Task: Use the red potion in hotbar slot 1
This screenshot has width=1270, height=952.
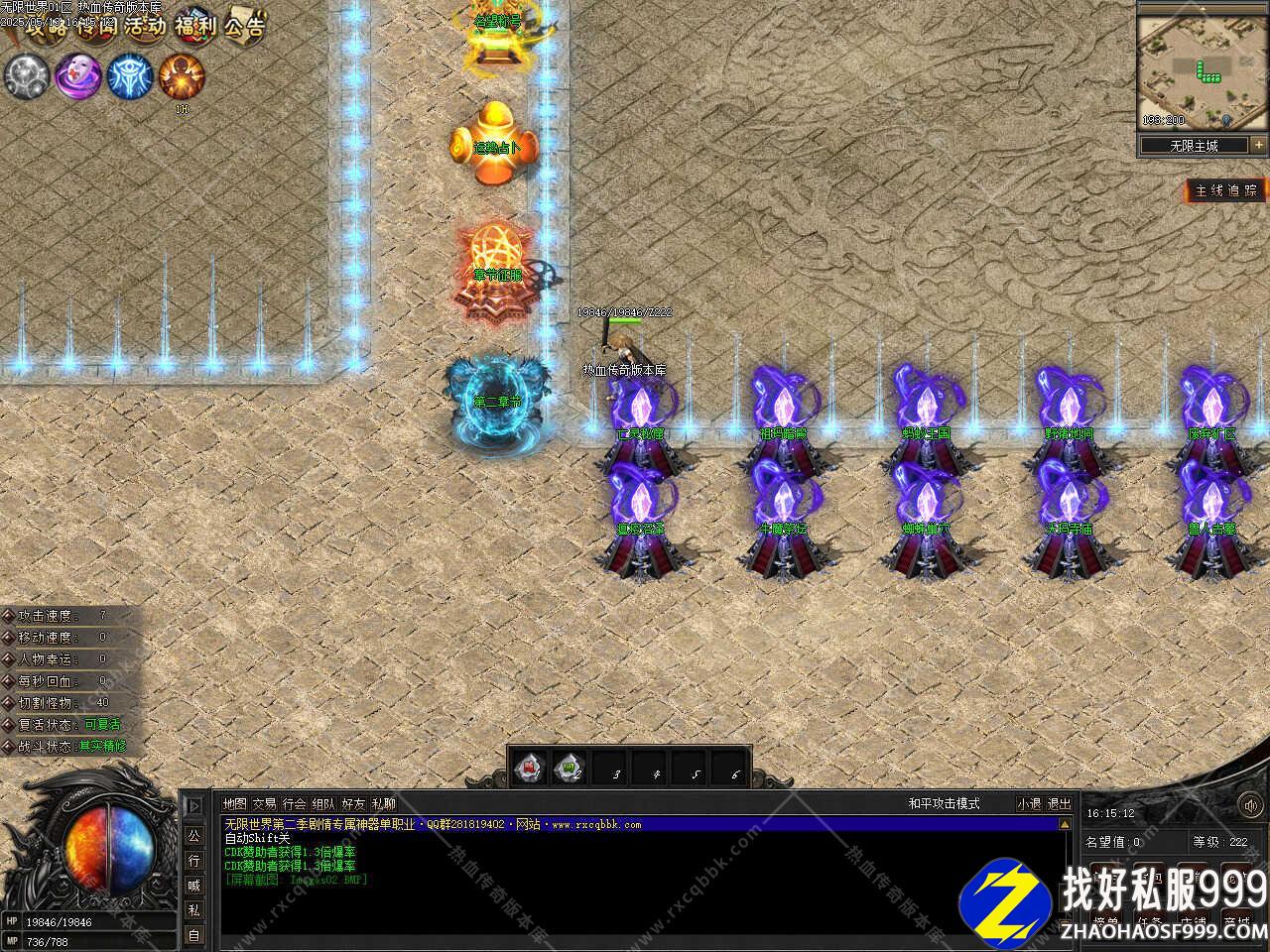Action: coord(531,766)
